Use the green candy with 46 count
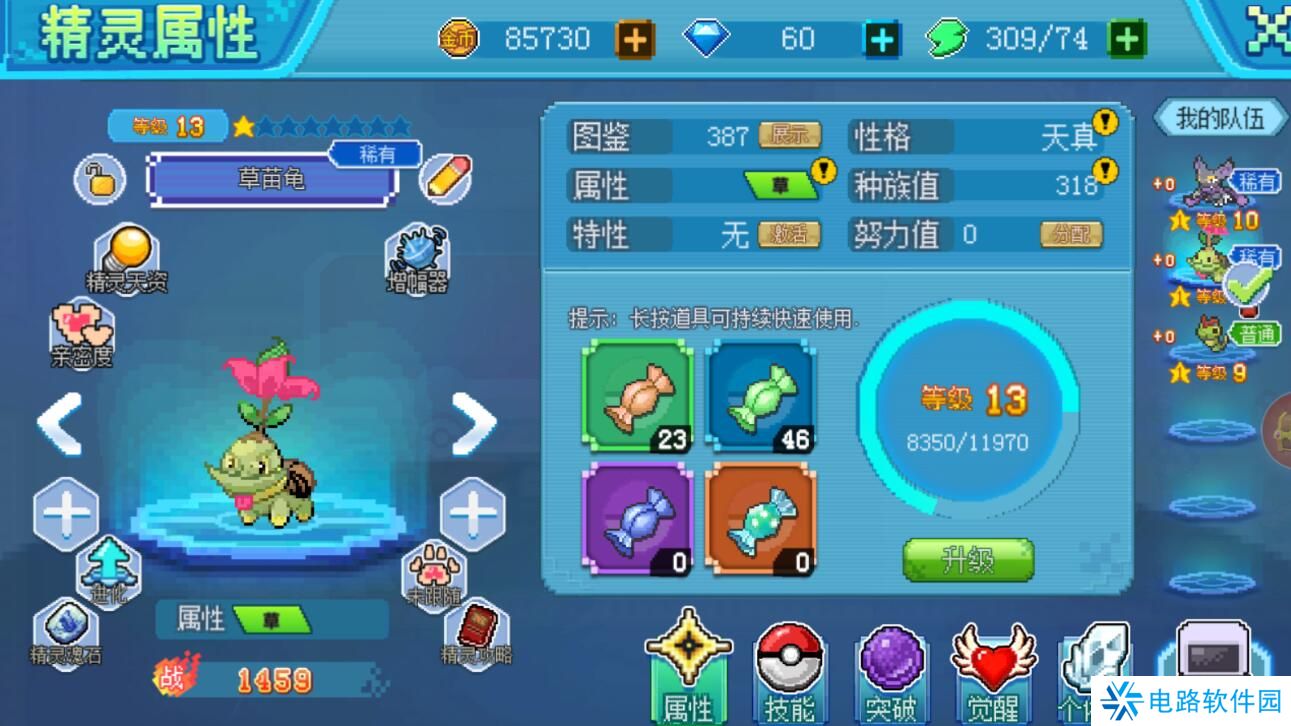This screenshot has height=726, width=1291. pyautogui.click(x=761, y=395)
